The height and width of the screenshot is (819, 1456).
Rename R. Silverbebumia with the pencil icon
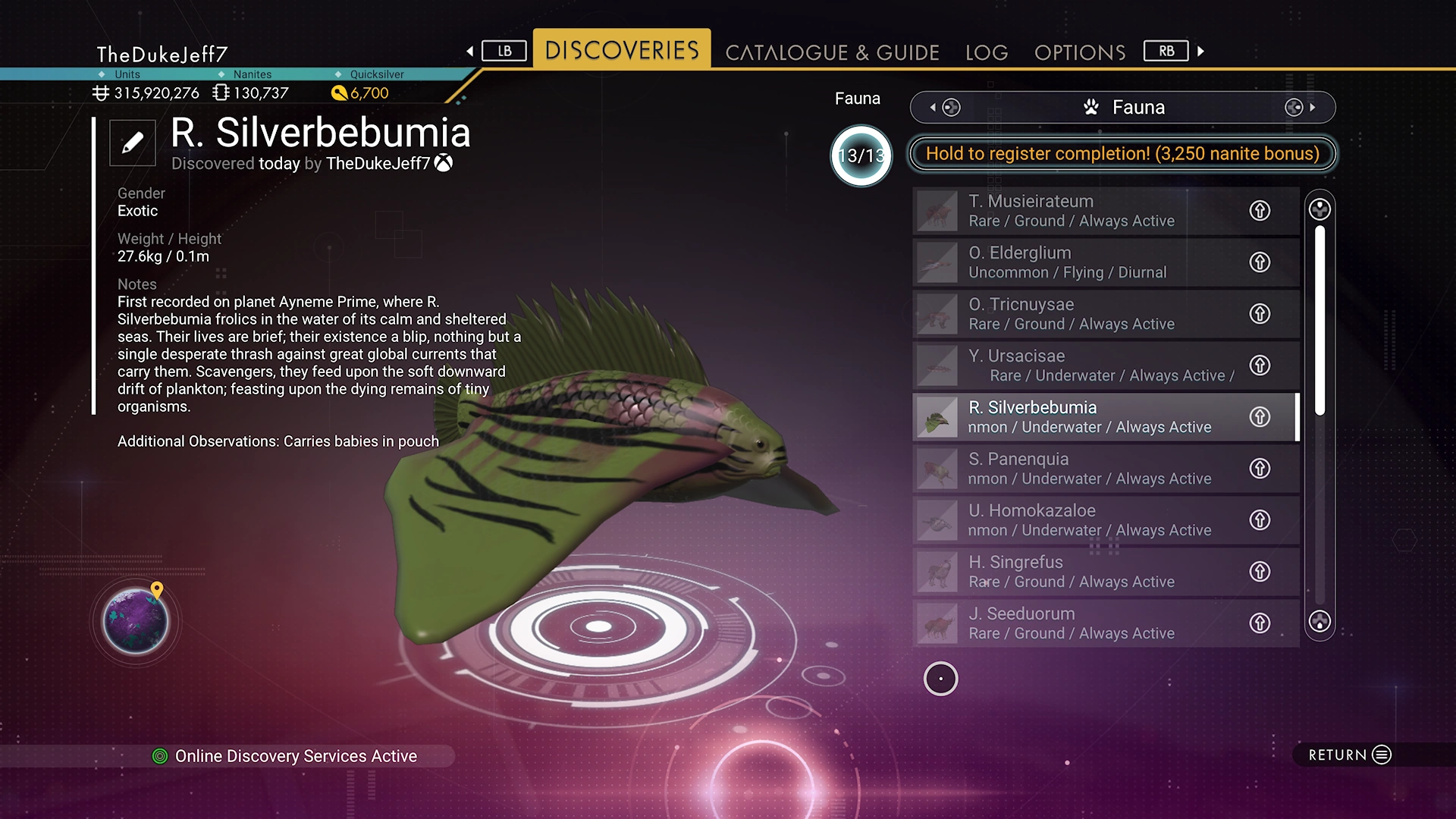(133, 143)
